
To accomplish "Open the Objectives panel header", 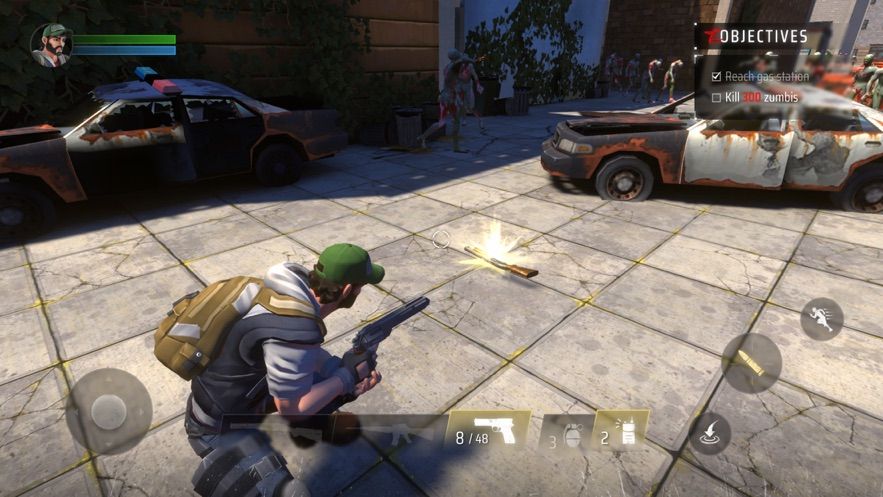I will (762, 37).
